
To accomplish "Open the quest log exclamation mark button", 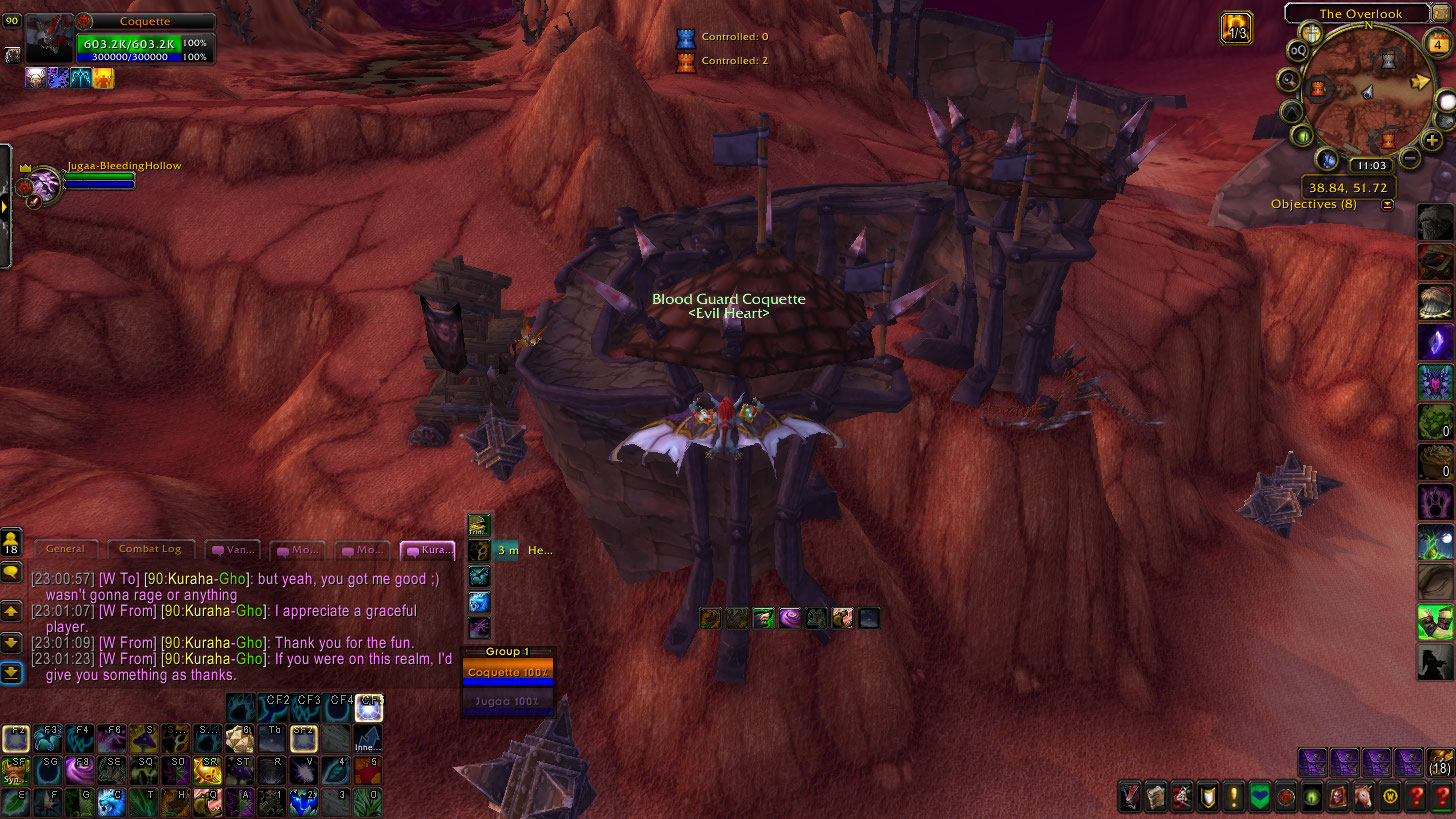I will 1234,797.
